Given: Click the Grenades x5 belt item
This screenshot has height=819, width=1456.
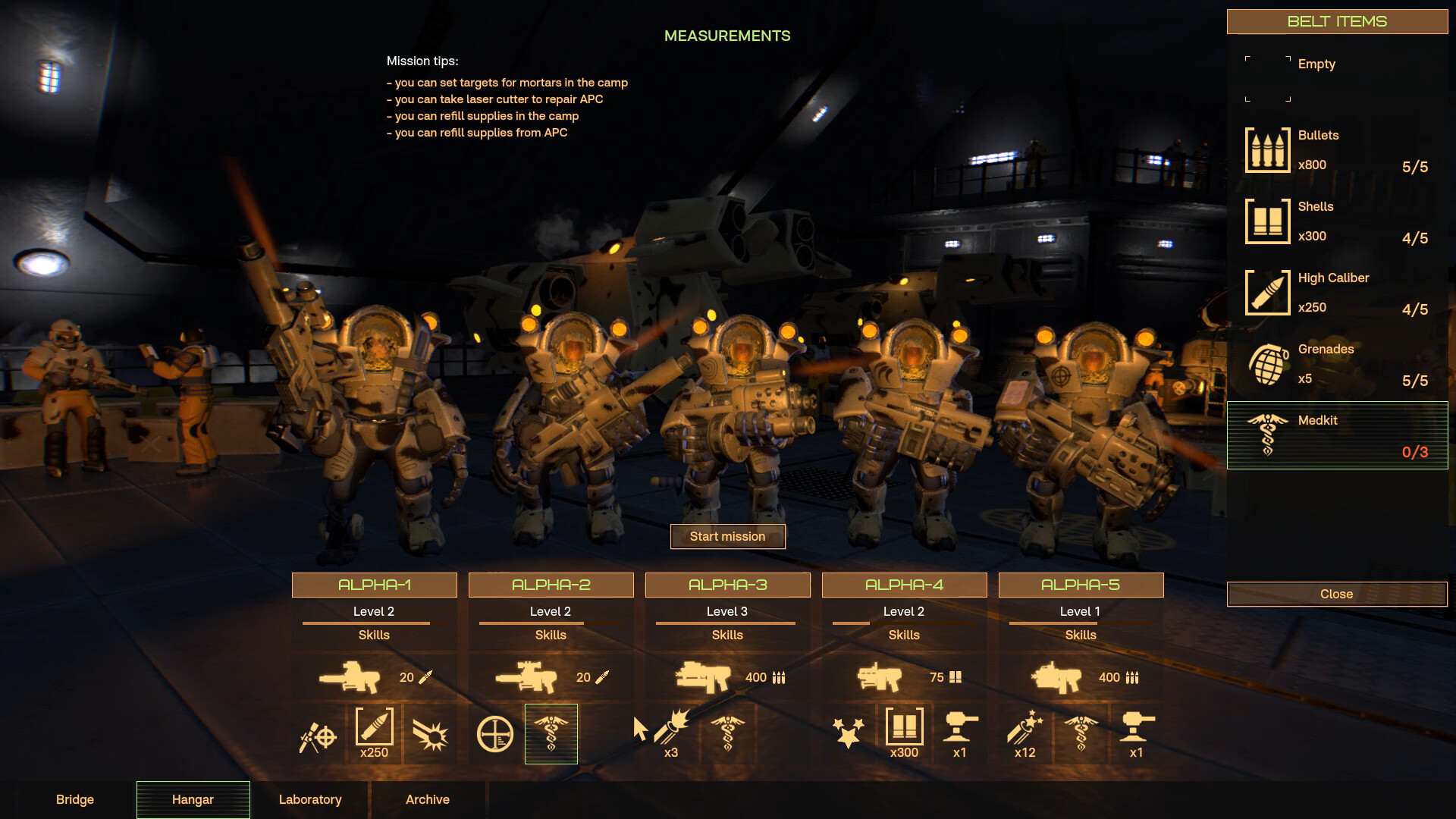Looking at the screenshot, I should tap(1337, 364).
